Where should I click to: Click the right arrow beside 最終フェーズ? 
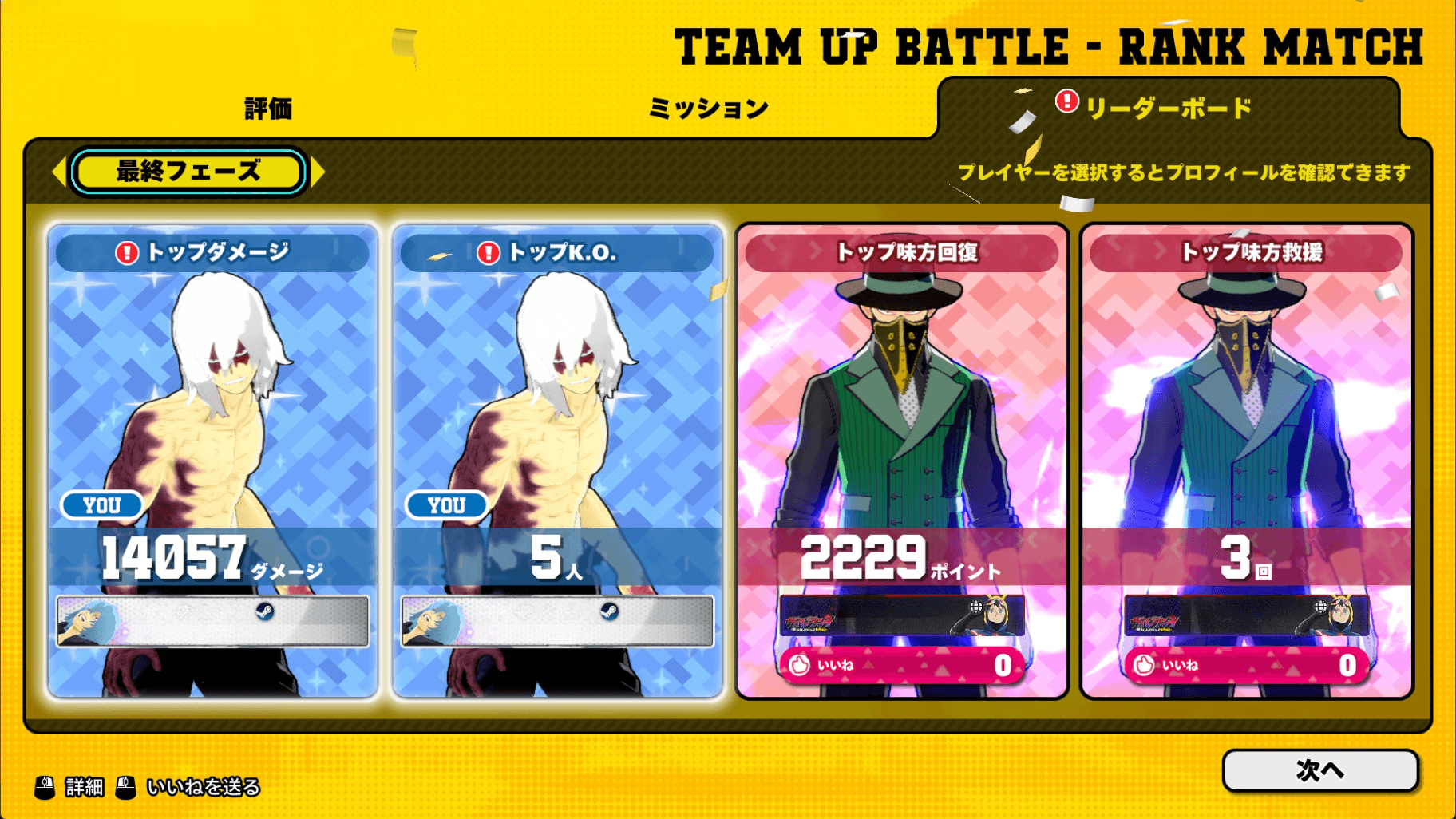coord(318,172)
